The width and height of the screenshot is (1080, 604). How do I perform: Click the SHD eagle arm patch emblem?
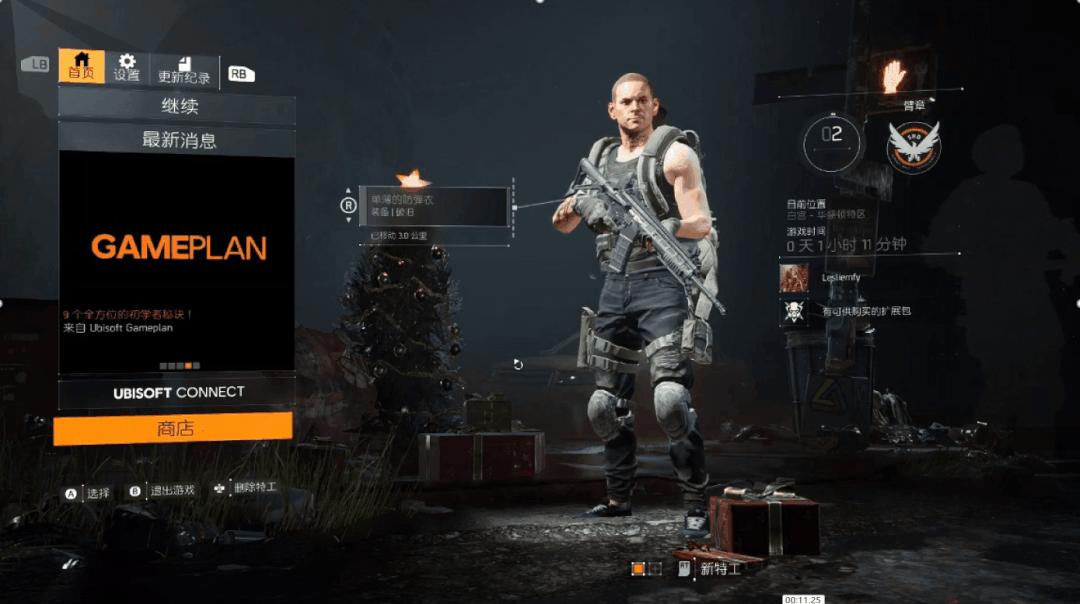click(x=913, y=146)
